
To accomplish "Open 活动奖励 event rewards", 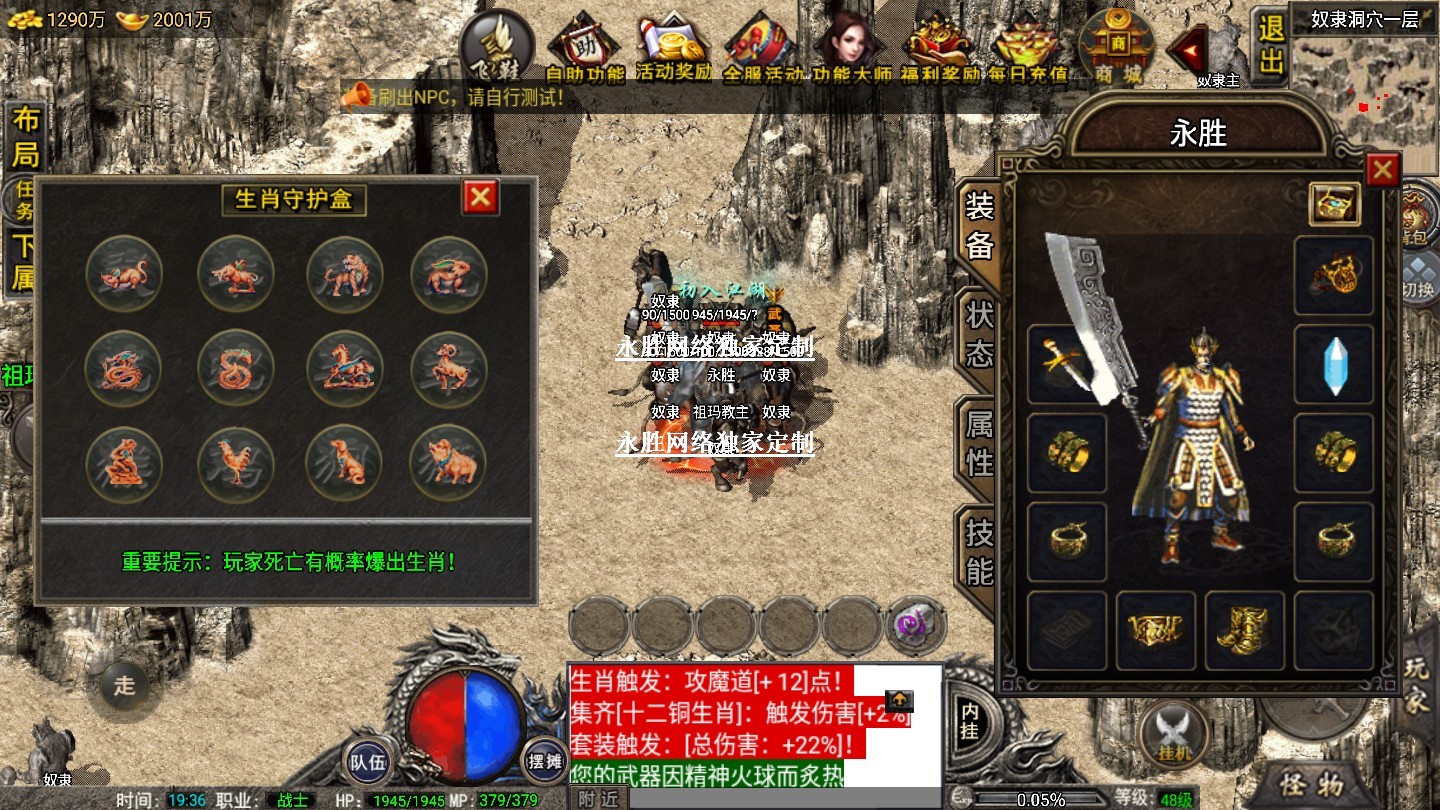I will pos(674,47).
